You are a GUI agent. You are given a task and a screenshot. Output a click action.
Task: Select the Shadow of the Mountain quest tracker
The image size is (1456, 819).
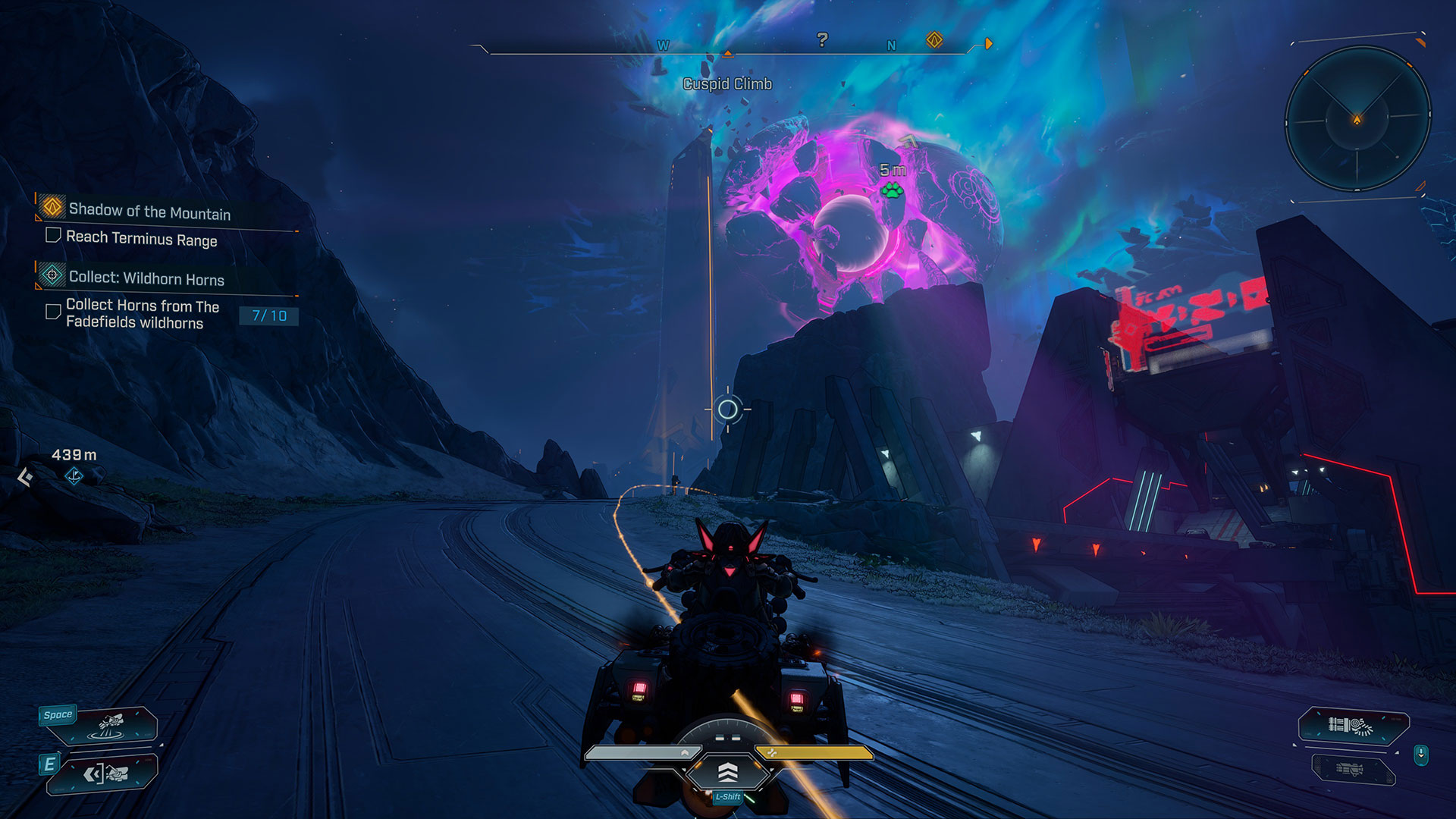coord(149,211)
